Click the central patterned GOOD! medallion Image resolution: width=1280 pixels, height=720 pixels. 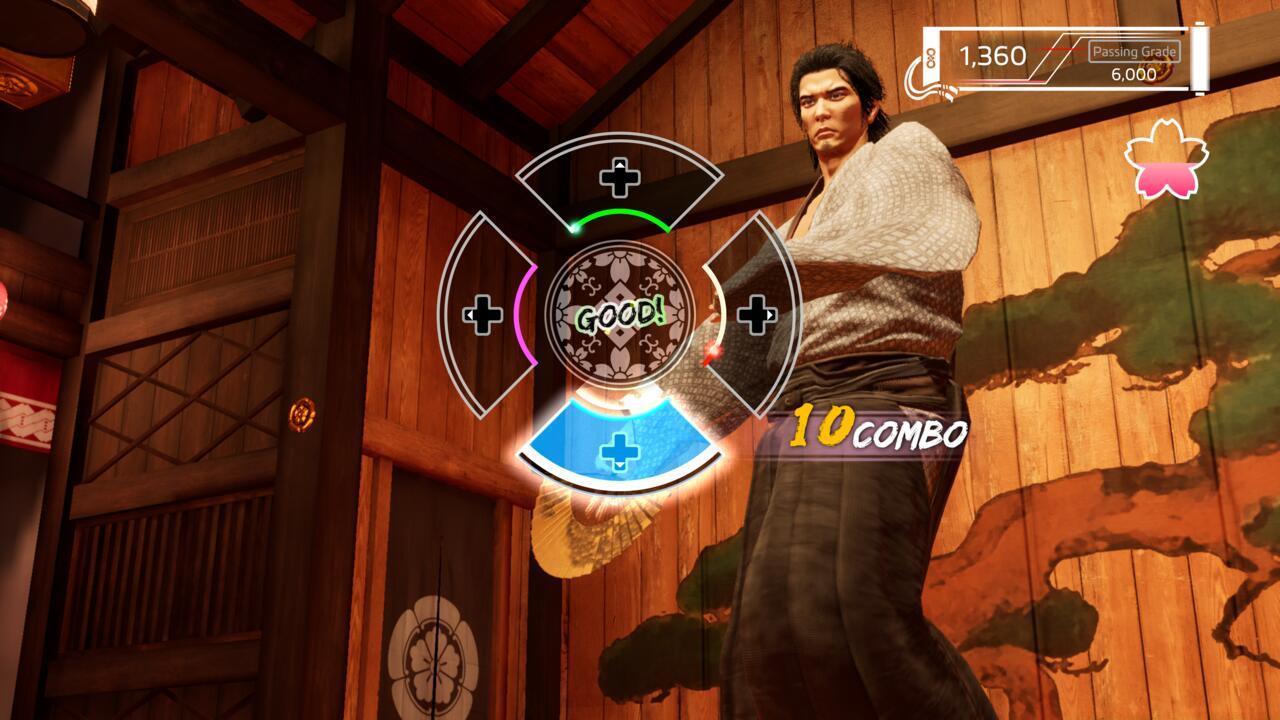pos(617,315)
